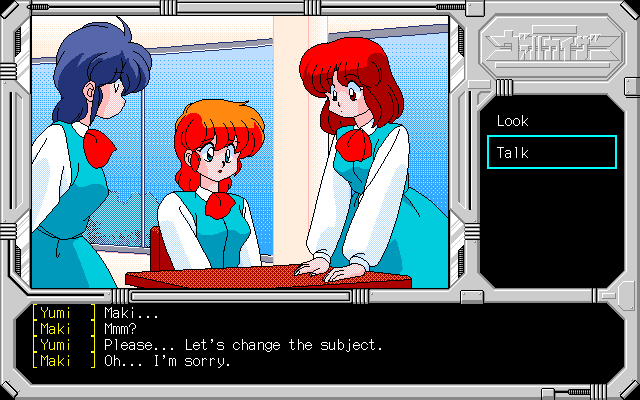This screenshot has width=640, height=400.
Task: Select the Look command
Action: (513, 121)
